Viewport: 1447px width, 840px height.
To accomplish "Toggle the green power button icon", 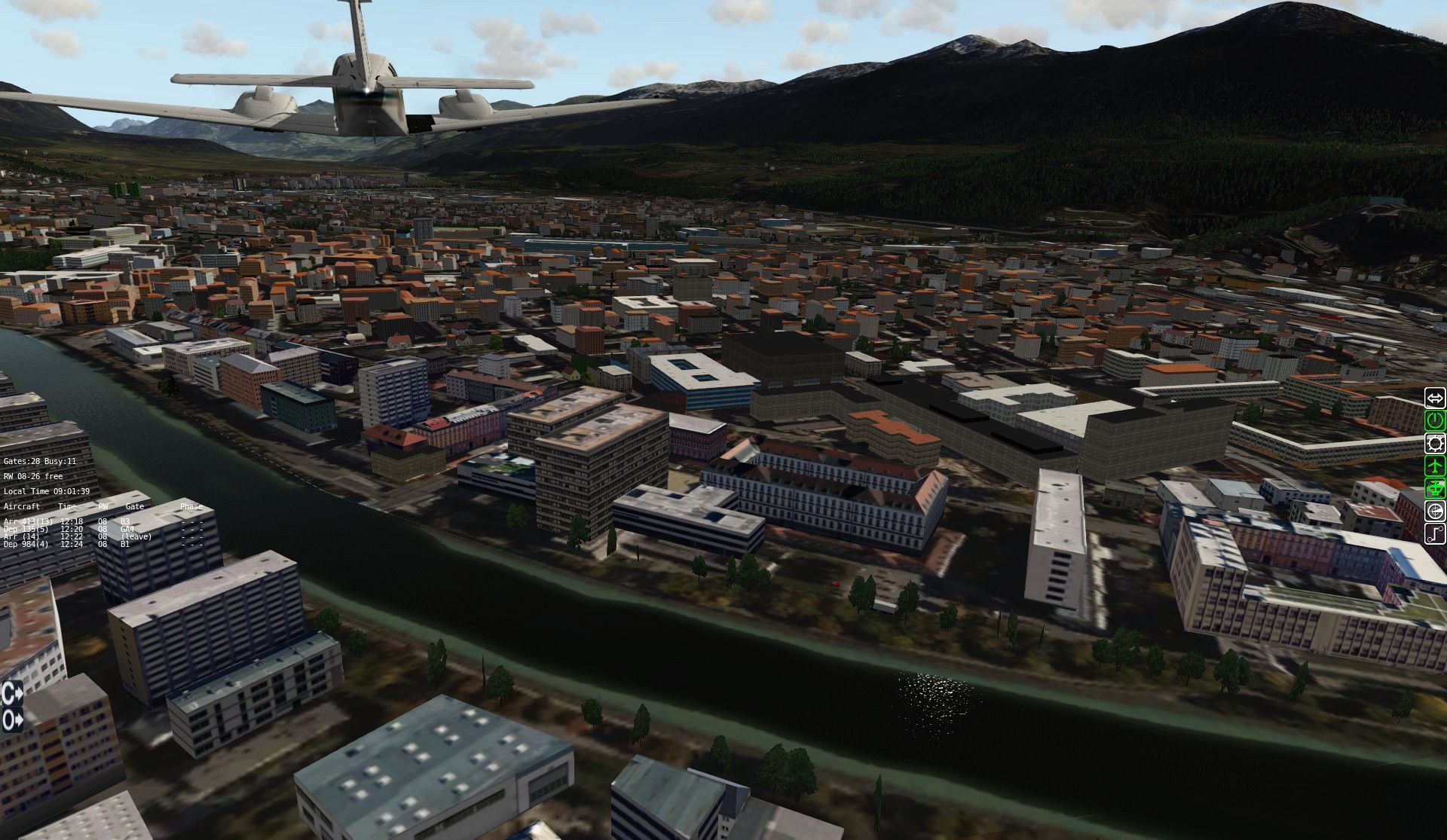I will 1435,420.
